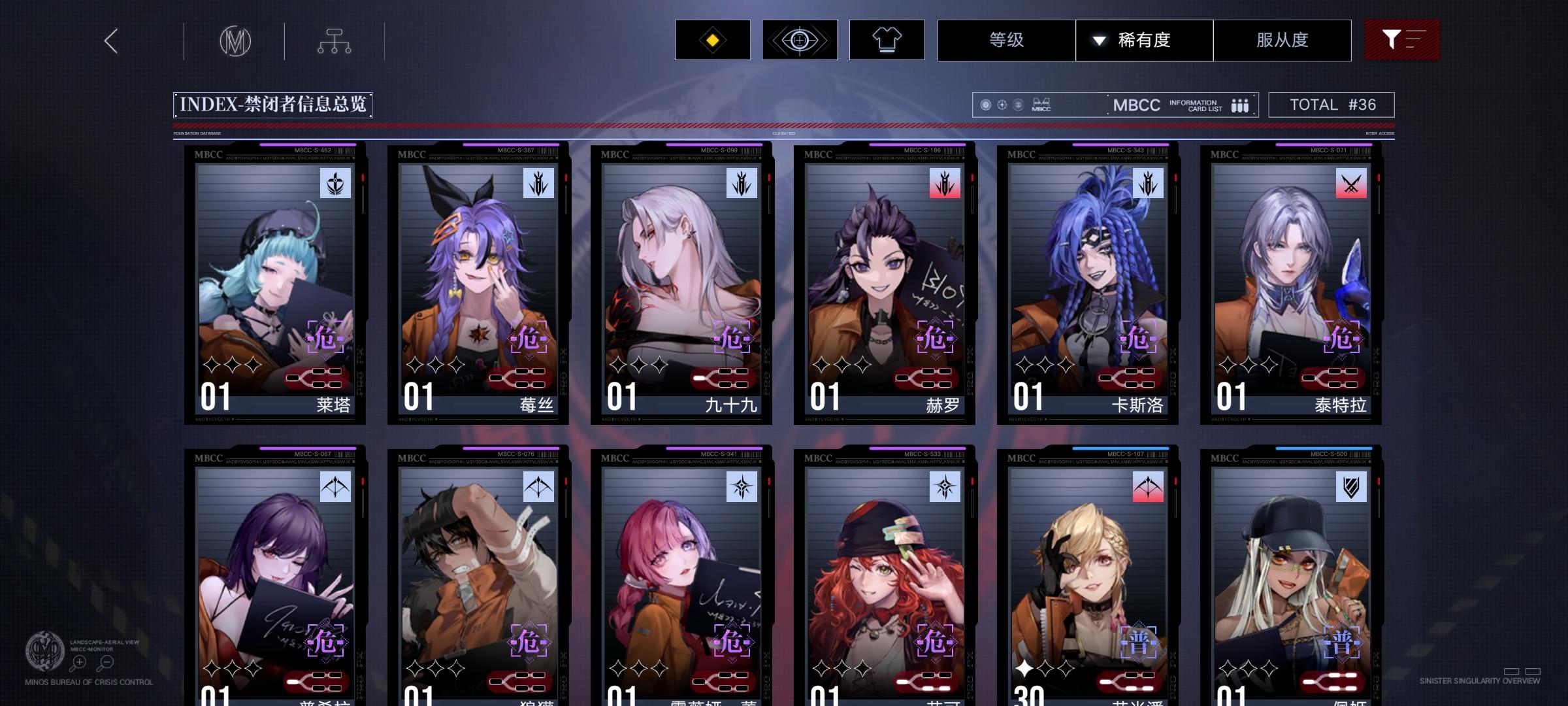Viewport: 1568px width, 706px height.
Task: Select the MBCC organization chart menu icon
Action: (x=335, y=40)
